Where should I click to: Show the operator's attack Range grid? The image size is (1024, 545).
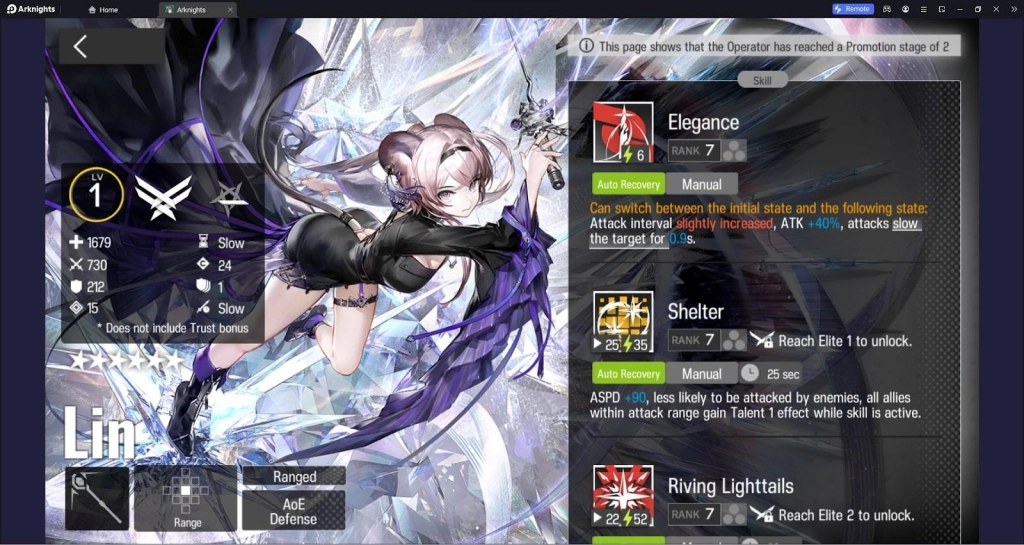click(187, 497)
